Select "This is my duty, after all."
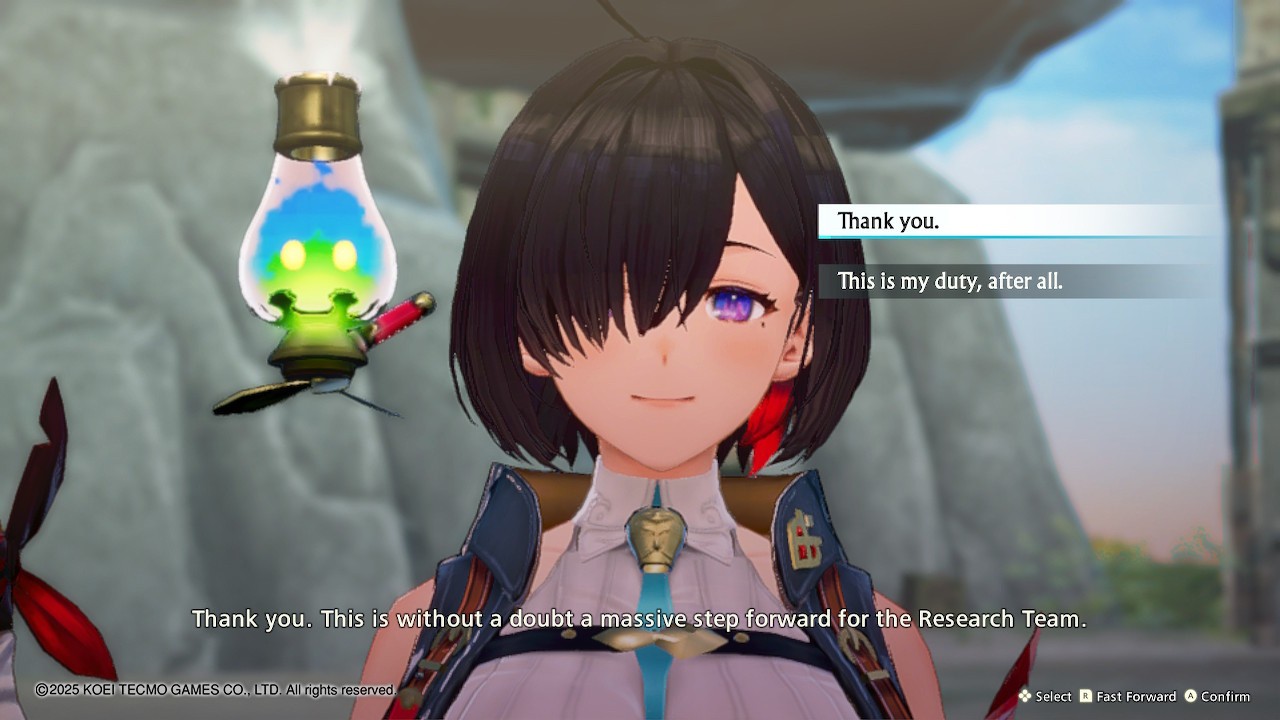Image resolution: width=1280 pixels, height=720 pixels. 950,281
